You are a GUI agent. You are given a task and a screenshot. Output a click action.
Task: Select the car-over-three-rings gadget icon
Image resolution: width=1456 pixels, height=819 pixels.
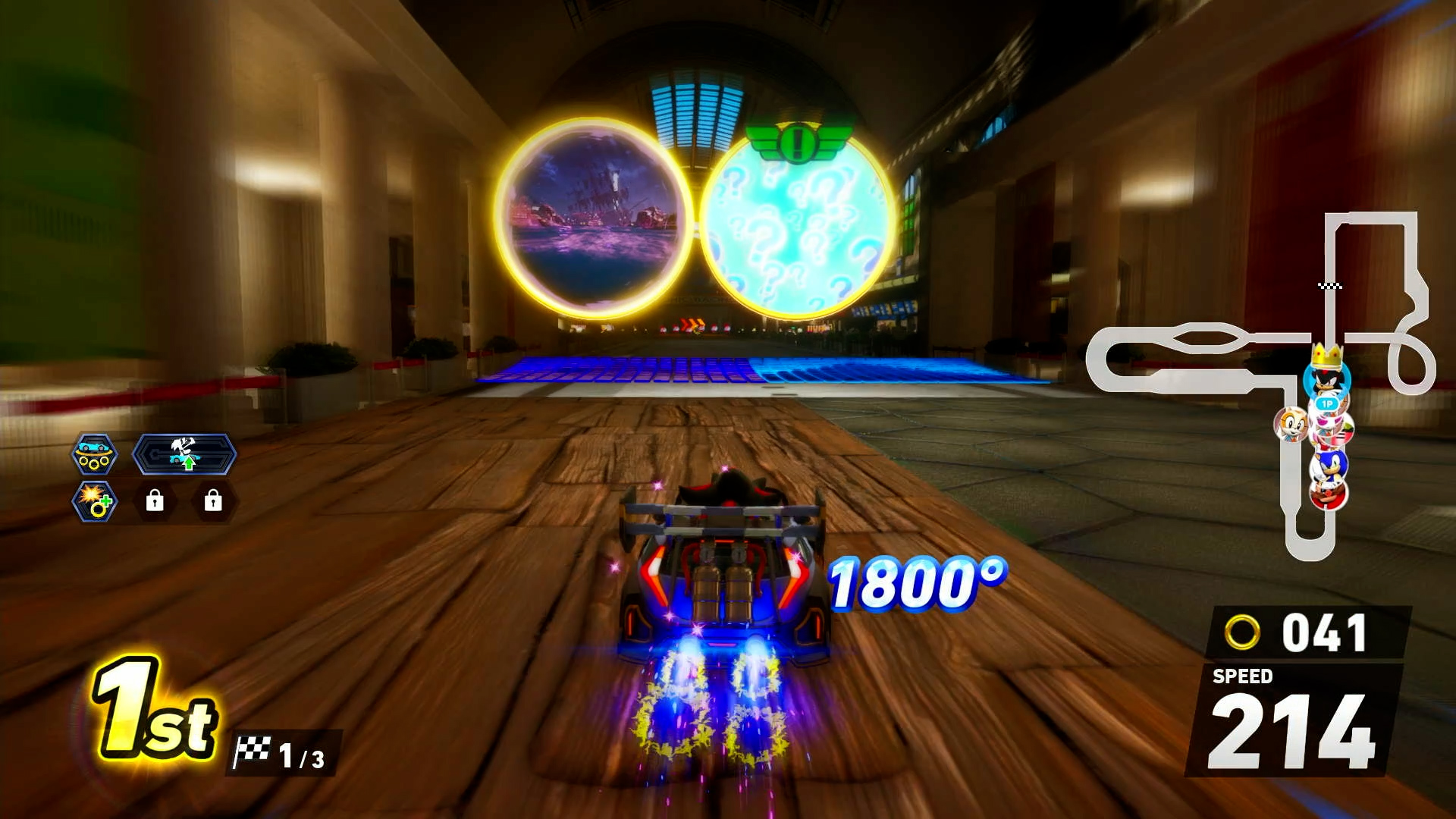(94, 454)
